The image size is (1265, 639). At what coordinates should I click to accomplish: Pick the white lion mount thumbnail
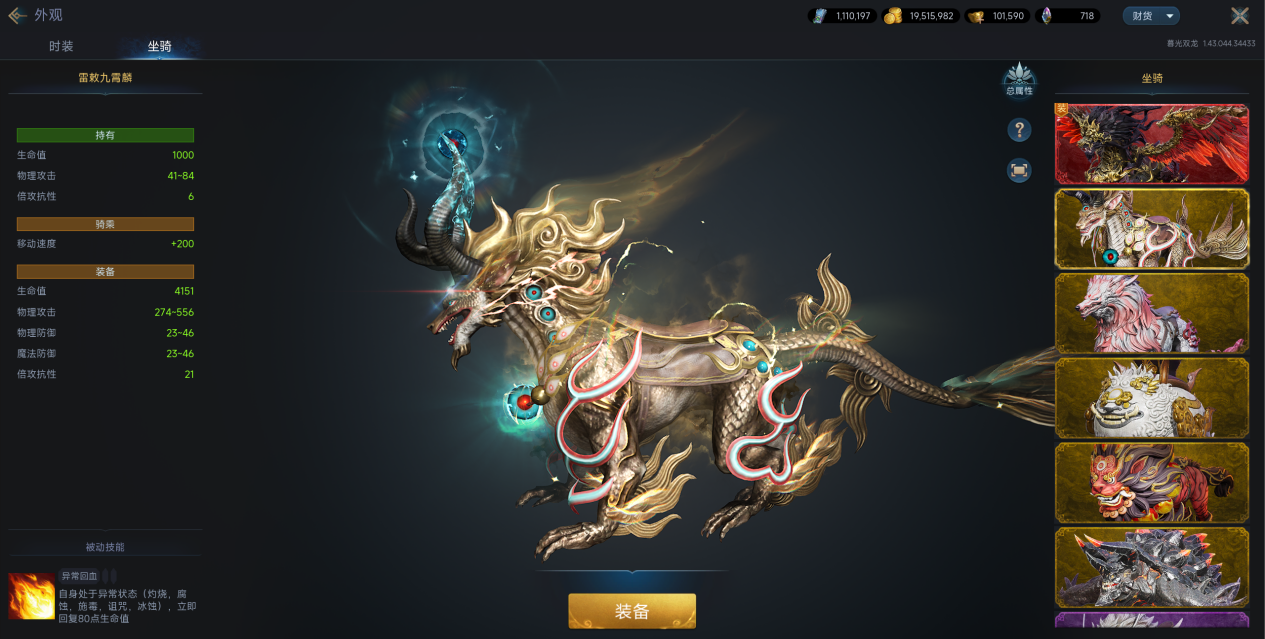coord(1152,398)
